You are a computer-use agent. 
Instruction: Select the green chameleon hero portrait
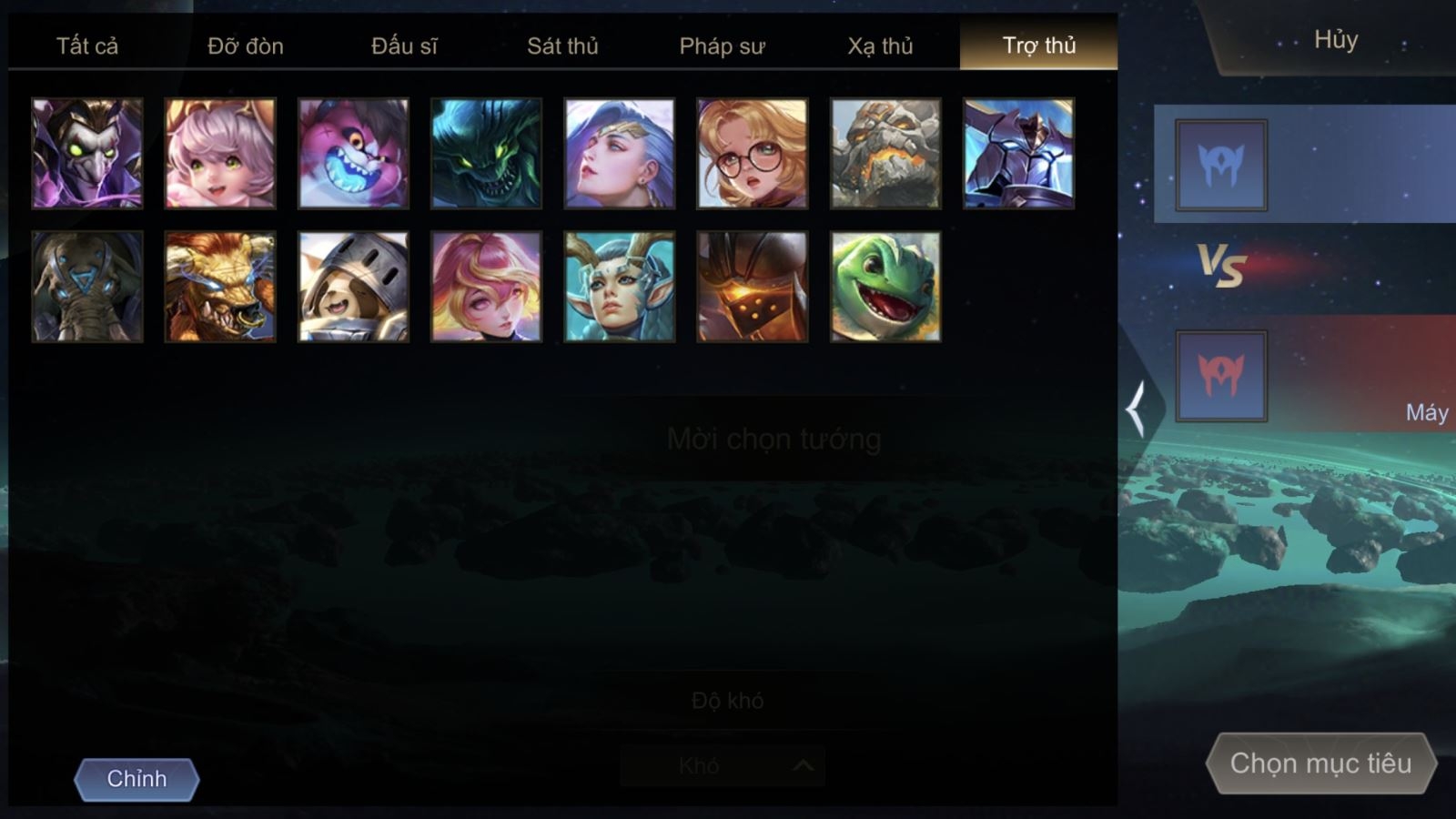click(x=885, y=287)
